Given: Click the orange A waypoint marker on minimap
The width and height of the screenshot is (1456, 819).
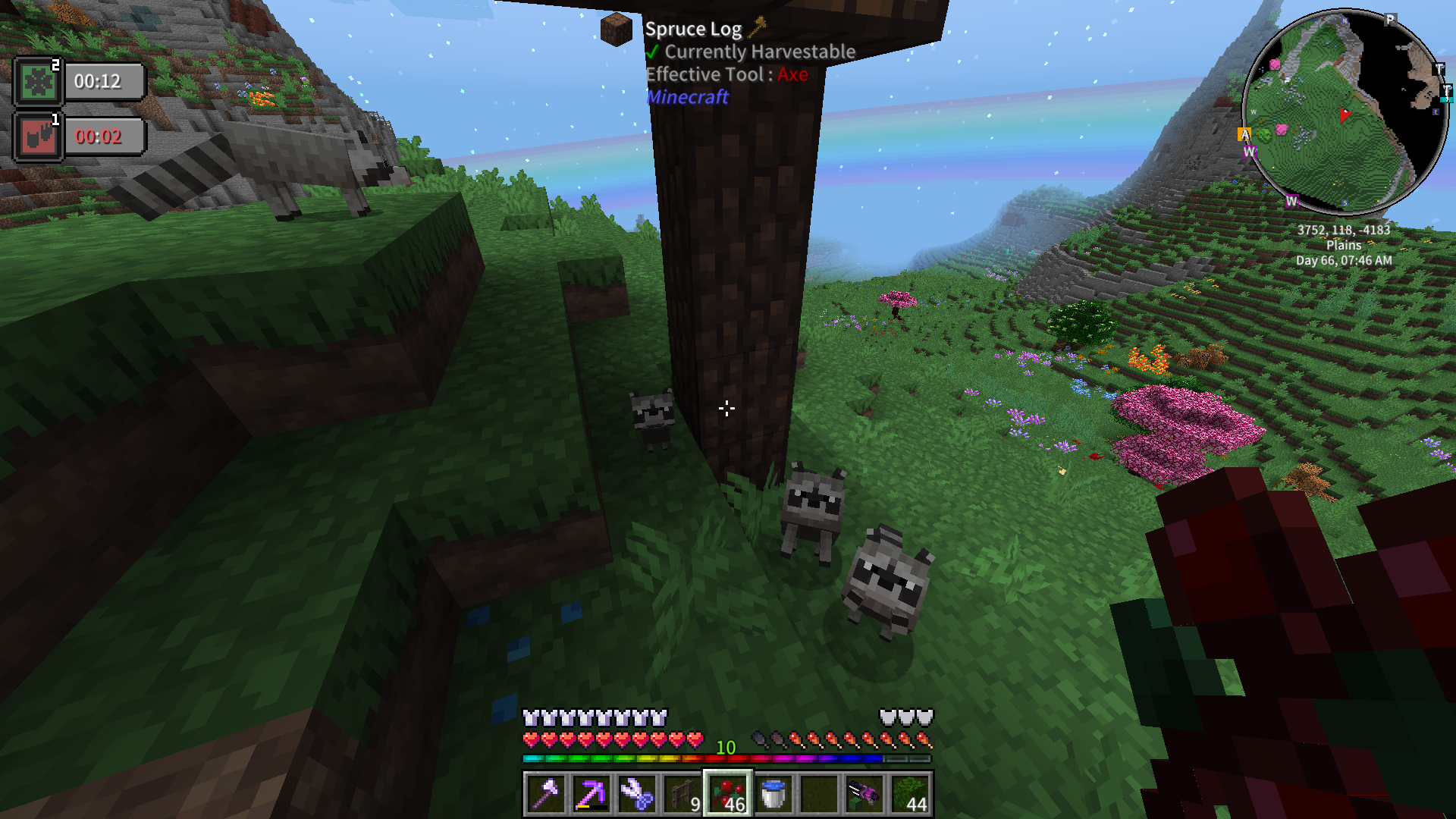Looking at the screenshot, I should coord(1244,135).
